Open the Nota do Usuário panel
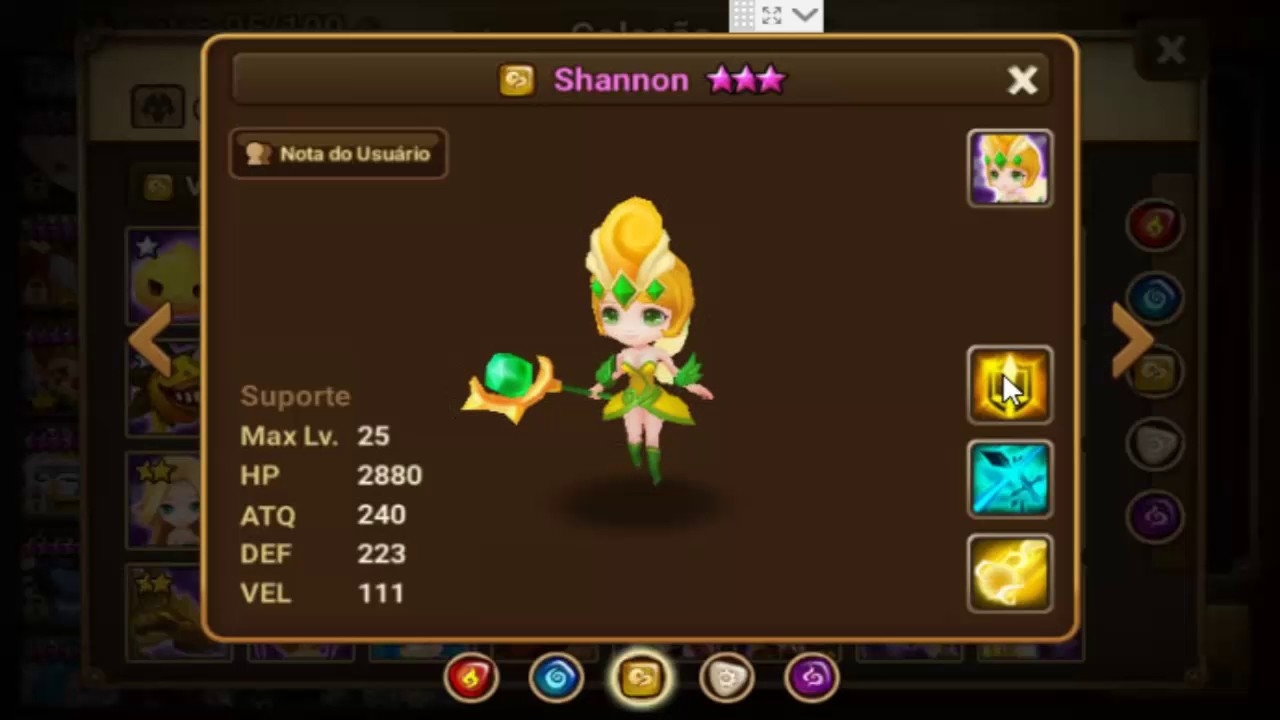 [x=338, y=153]
